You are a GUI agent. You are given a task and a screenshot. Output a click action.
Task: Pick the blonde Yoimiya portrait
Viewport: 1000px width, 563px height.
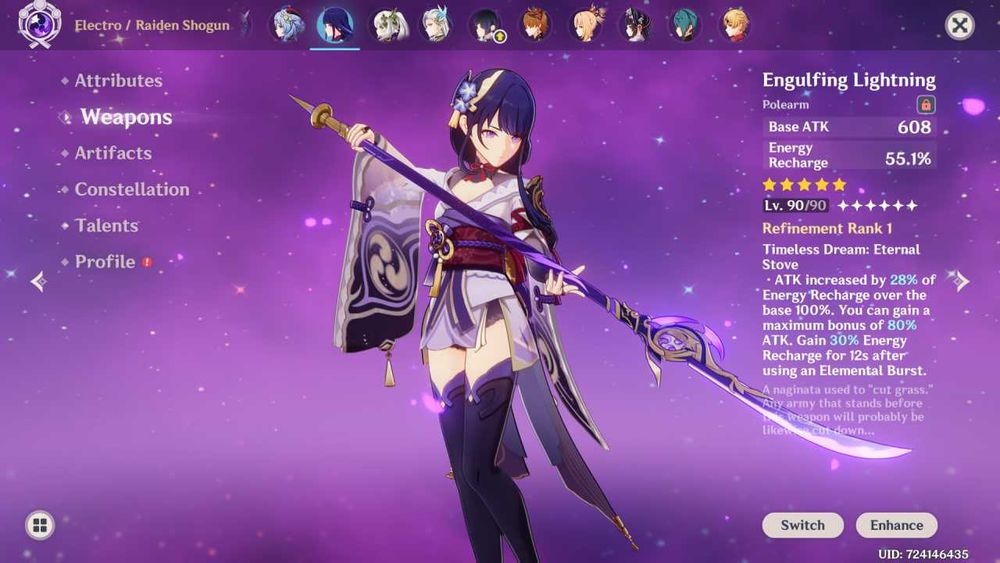tap(586, 25)
